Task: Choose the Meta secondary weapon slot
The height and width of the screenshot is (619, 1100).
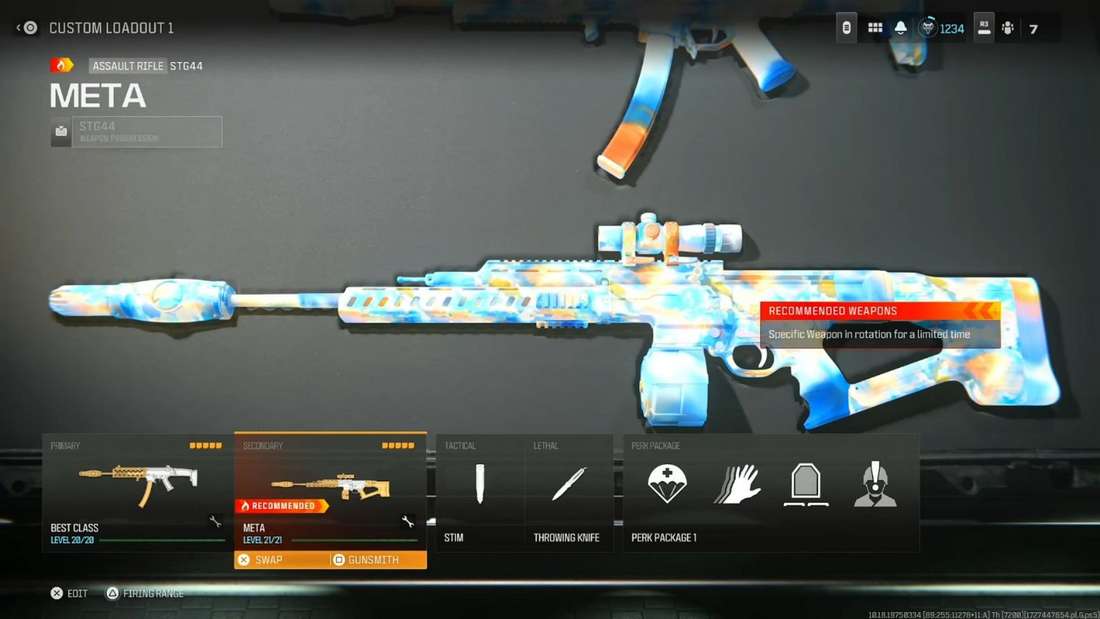Action: tap(330, 490)
